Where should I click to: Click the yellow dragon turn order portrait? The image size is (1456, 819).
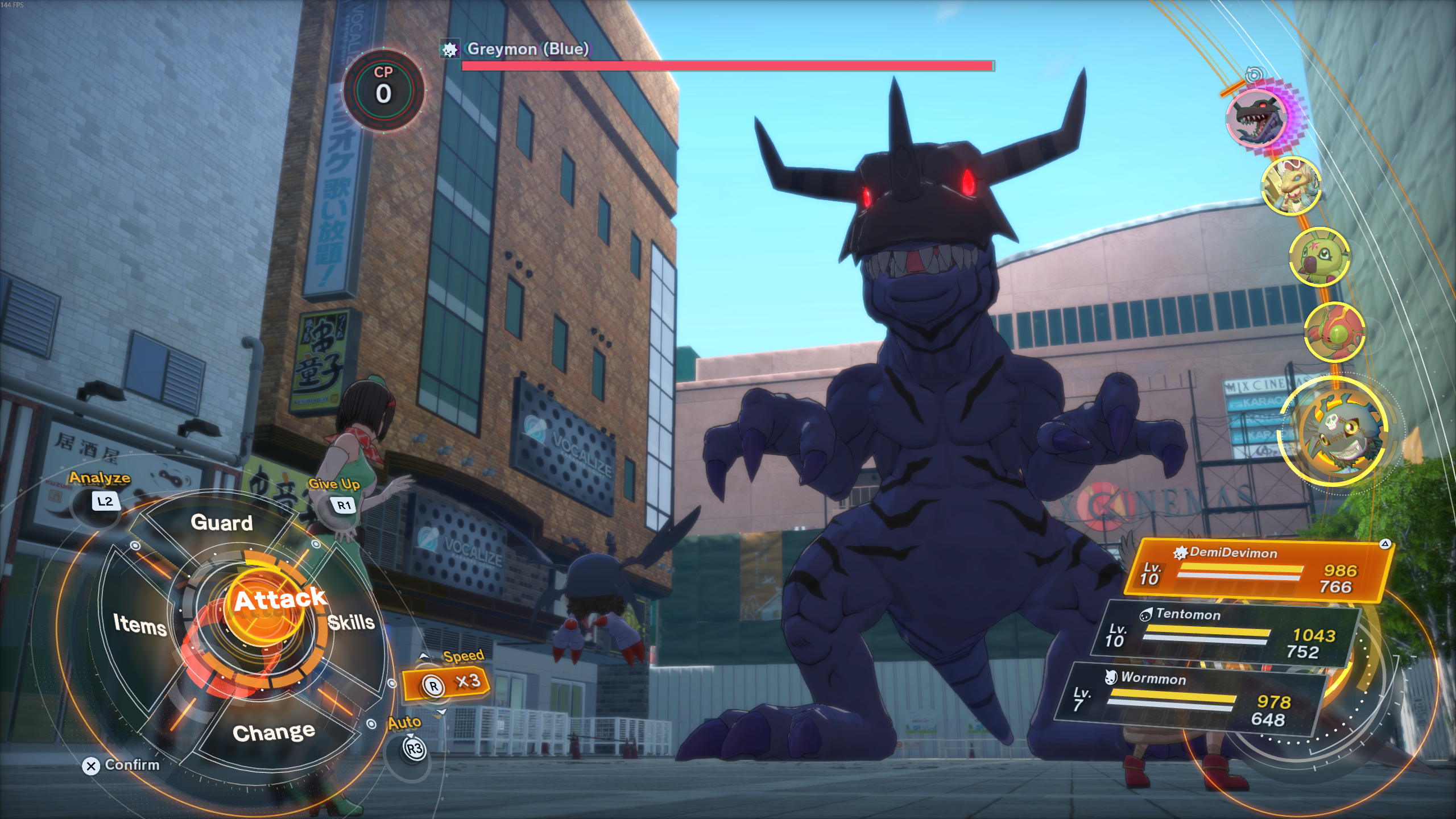[1291, 187]
